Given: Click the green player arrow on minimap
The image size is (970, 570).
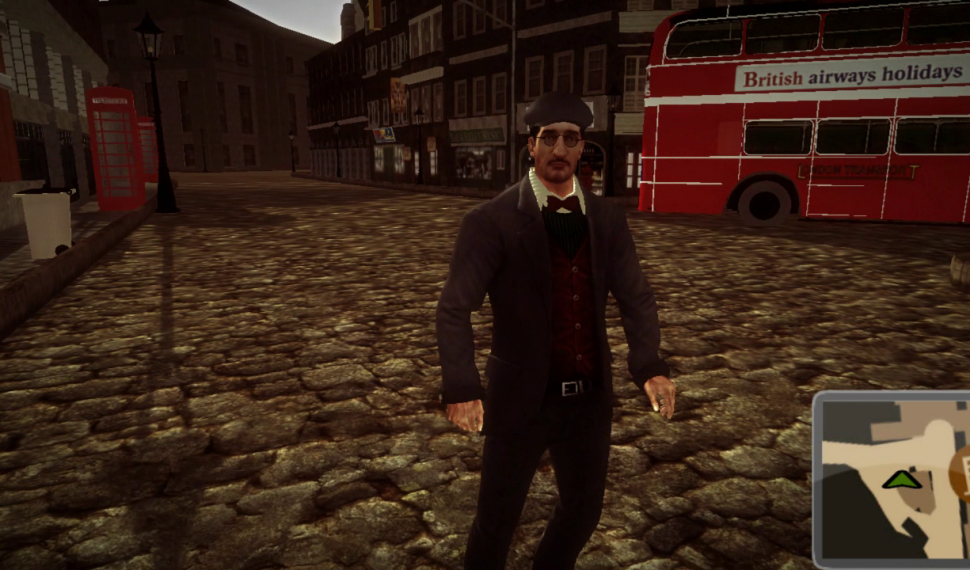Looking at the screenshot, I should pyautogui.click(x=902, y=480).
